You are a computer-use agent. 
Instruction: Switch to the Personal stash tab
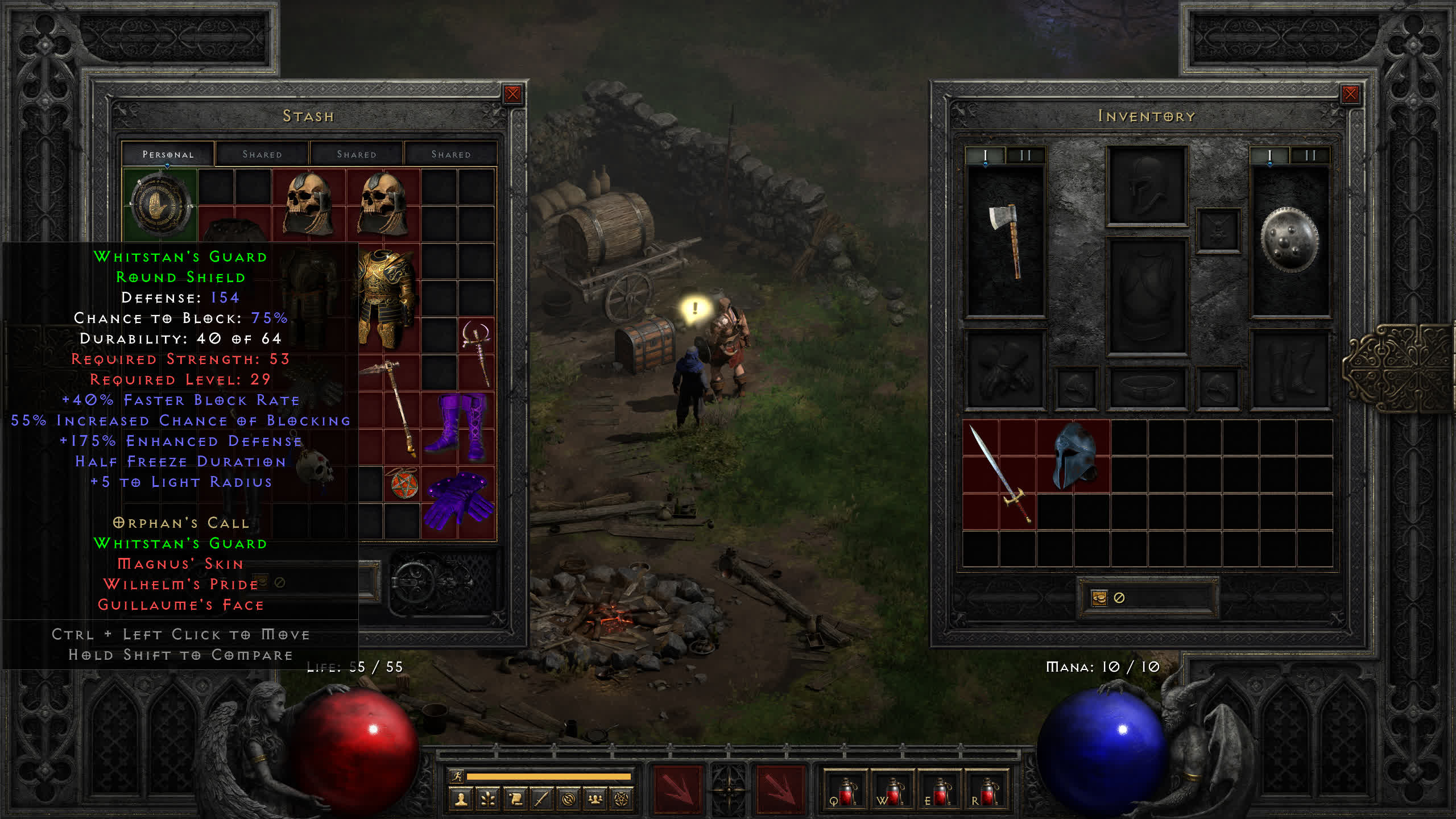pyautogui.click(x=168, y=154)
